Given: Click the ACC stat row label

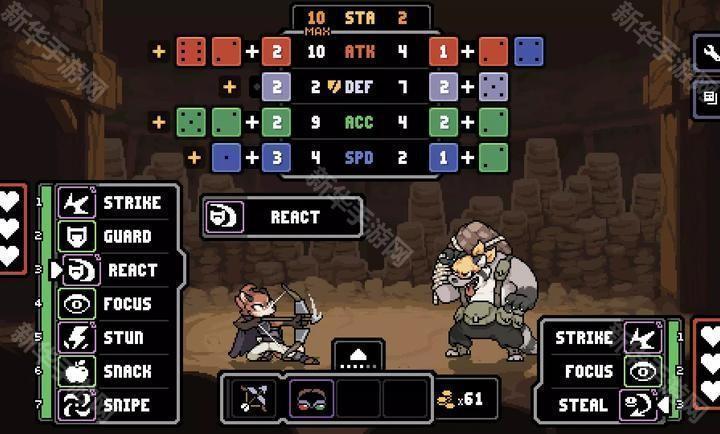Looking at the screenshot, I should coord(359,123).
